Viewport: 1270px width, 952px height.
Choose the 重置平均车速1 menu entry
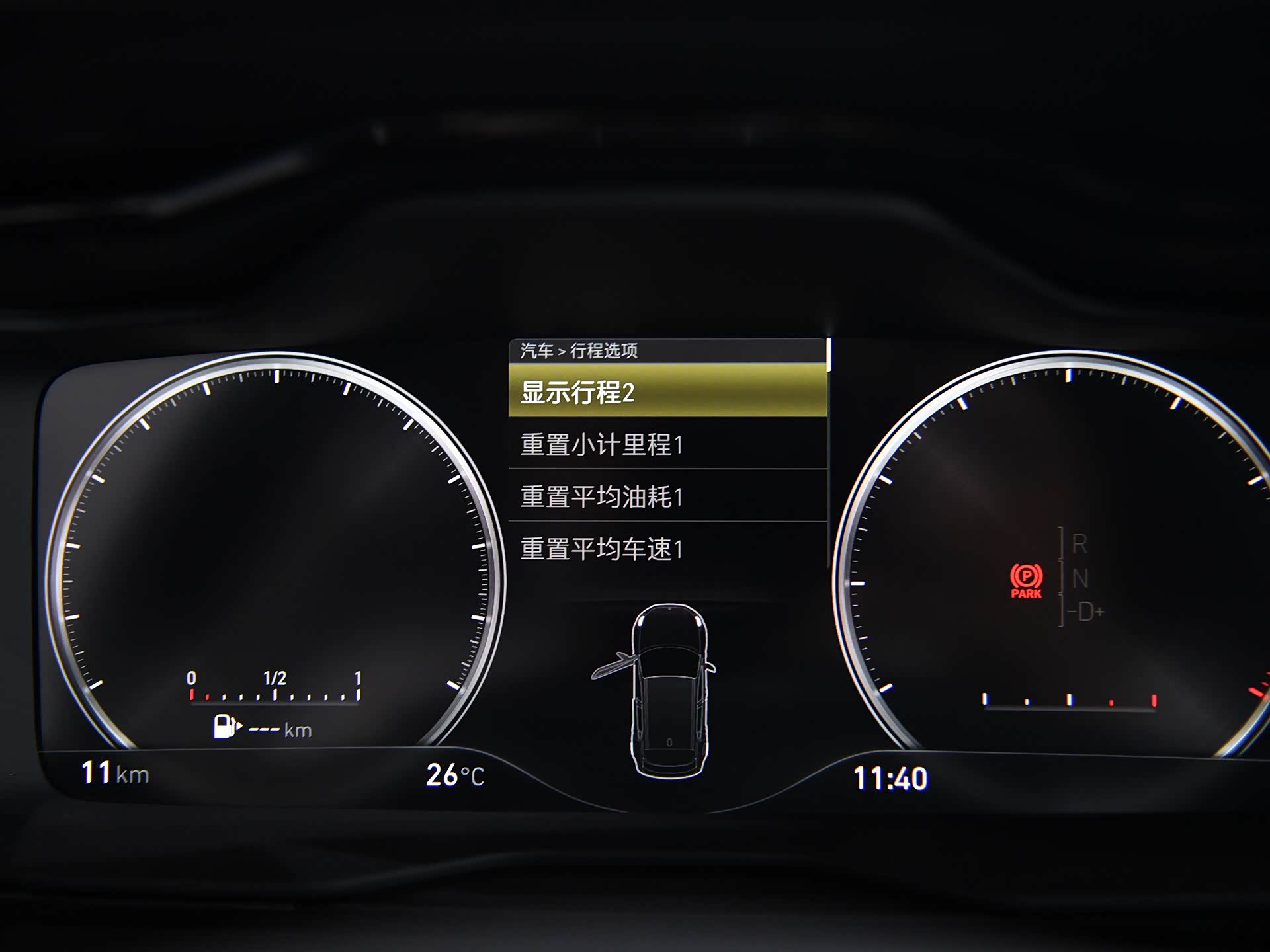pyautogui.click(x=667, y=549)
